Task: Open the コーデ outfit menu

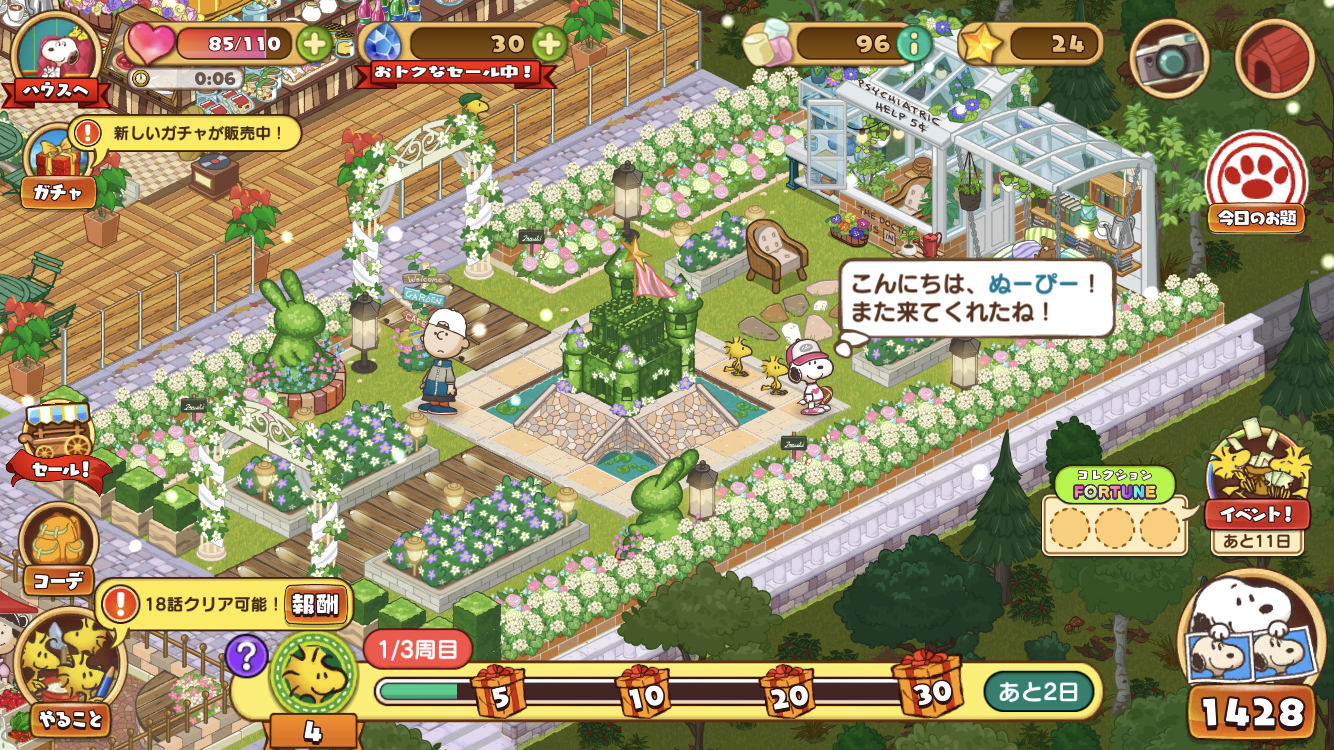Action: pyautogui.click(x=58, y=550)
